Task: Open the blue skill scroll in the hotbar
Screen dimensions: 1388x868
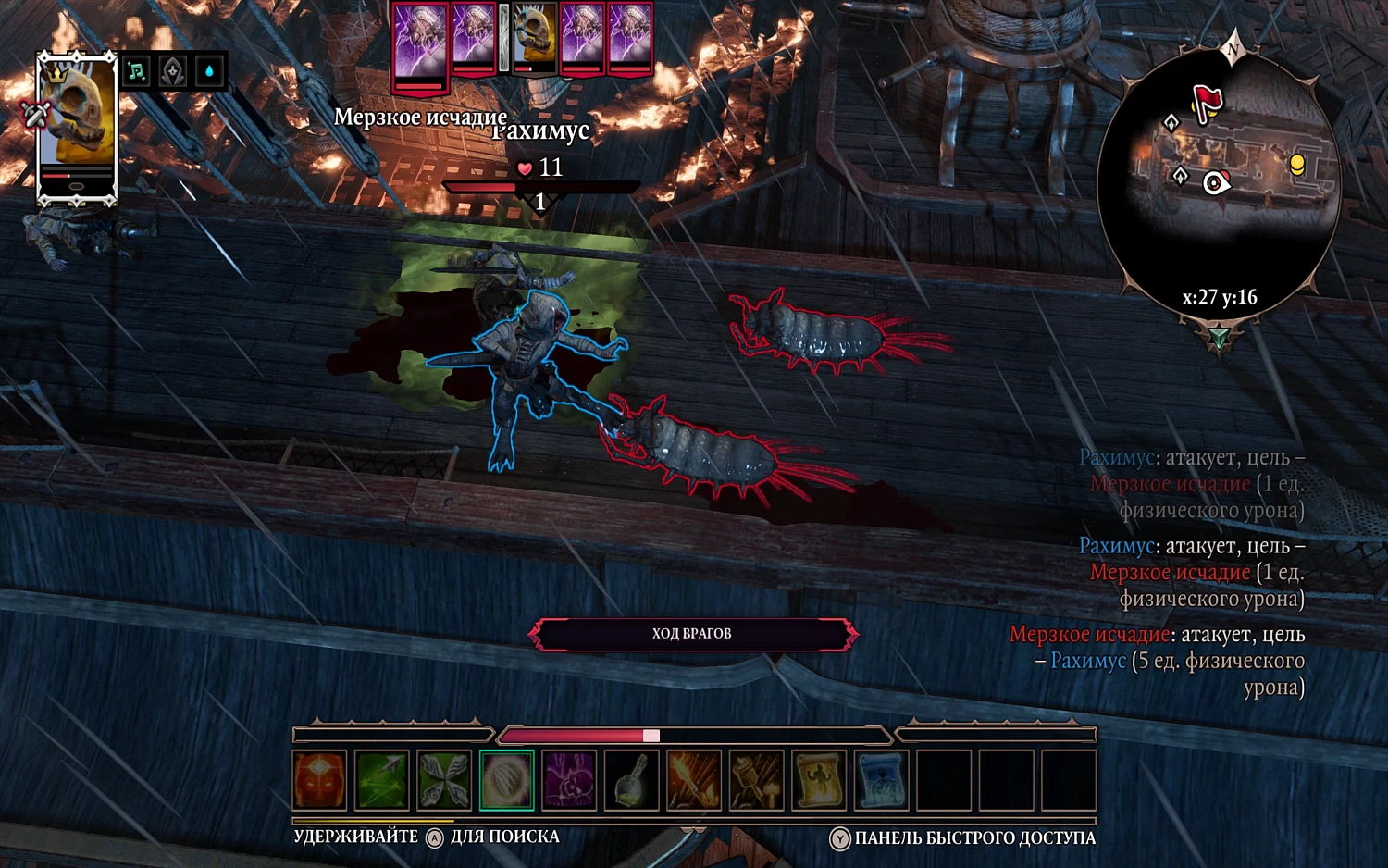Action: (882, 778)
